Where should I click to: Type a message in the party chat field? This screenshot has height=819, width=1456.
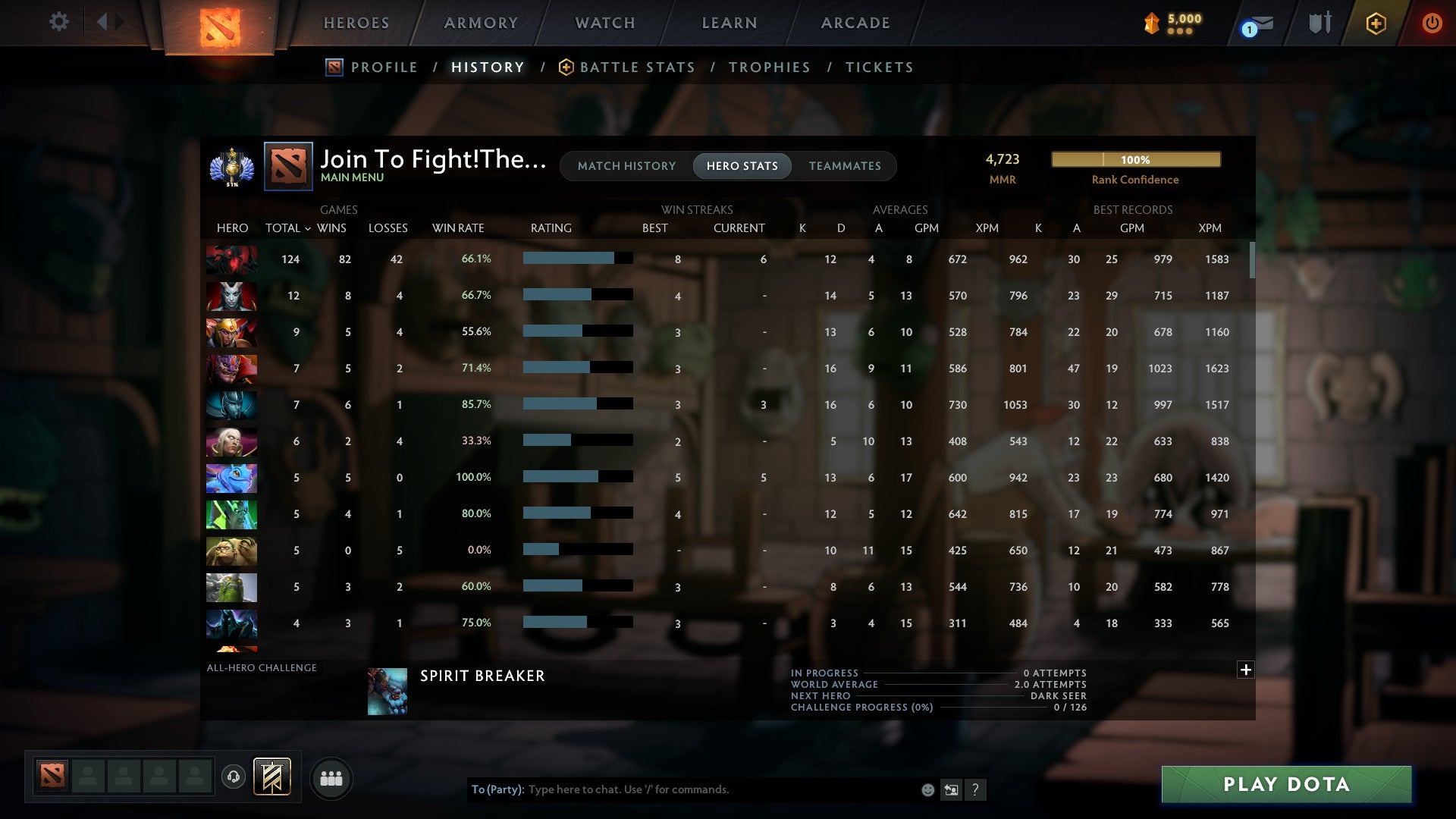682,789
